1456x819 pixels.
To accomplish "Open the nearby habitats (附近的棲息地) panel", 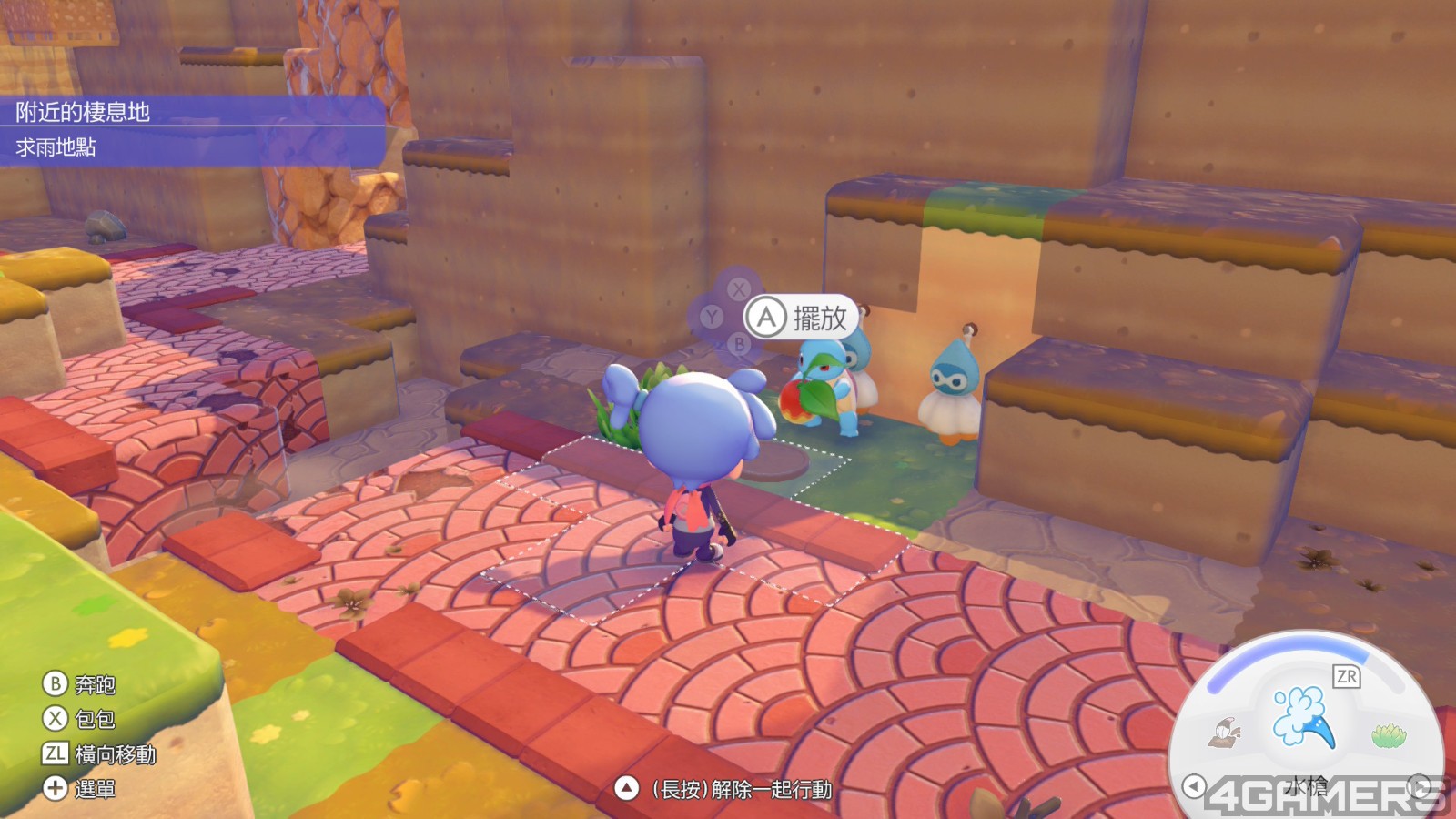I will (x=191, y=112).
